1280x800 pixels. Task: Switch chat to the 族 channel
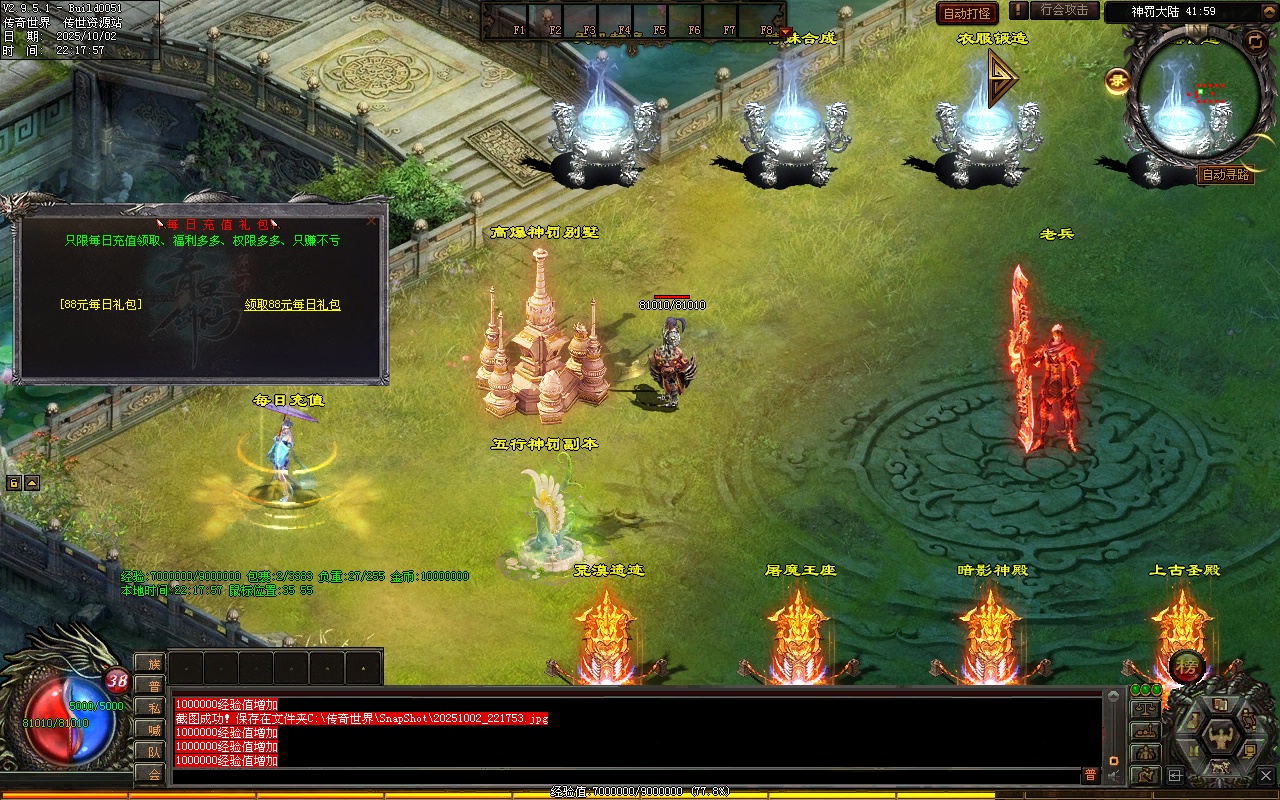(151, 663)
